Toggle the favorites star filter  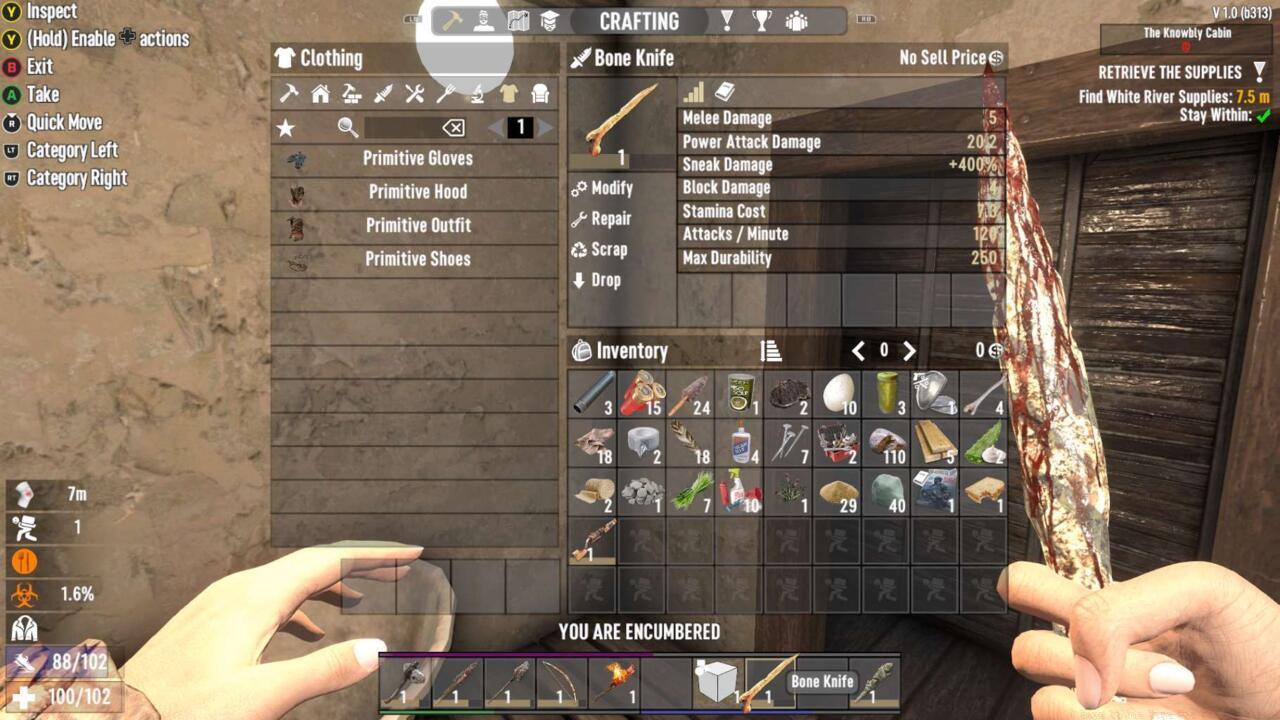pyautogui.click(x=286, y=128)
